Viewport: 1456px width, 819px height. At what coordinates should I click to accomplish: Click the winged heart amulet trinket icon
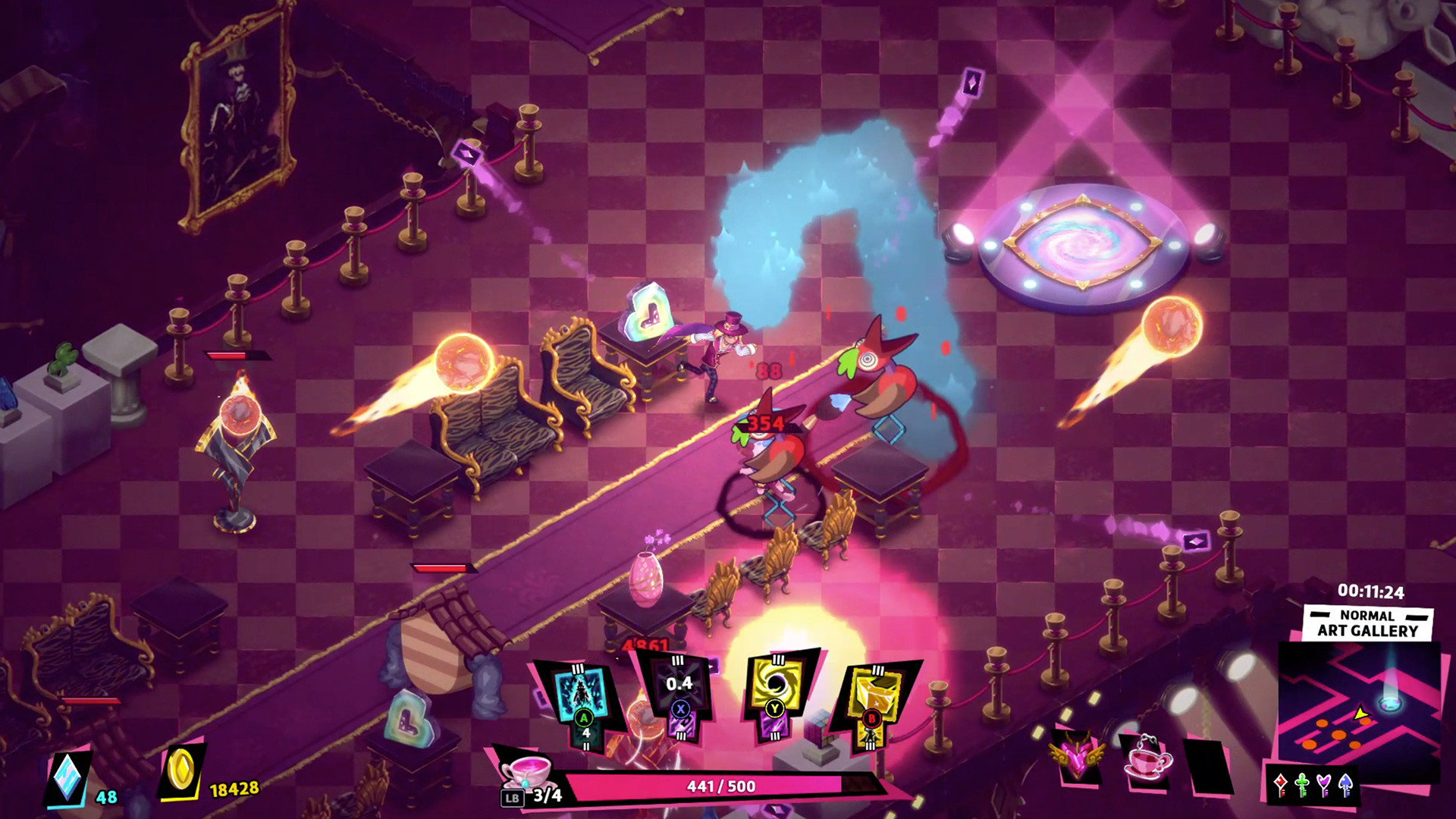[x=1078, y=756]
